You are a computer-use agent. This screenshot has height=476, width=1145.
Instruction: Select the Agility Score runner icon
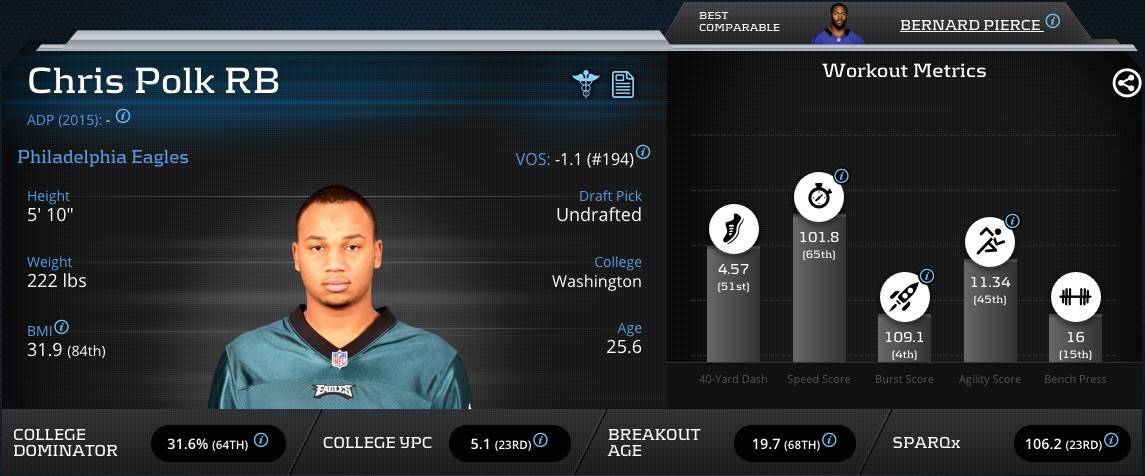(x=989, y=242)
